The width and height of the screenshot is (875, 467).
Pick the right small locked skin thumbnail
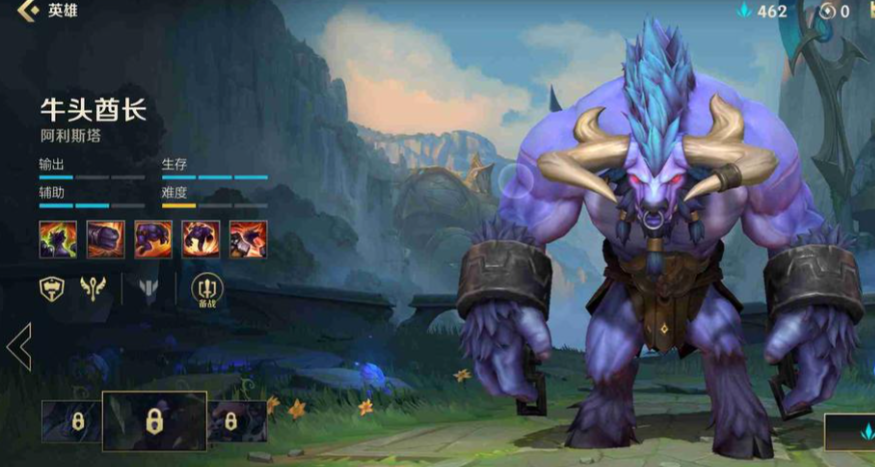coord(237,421)
